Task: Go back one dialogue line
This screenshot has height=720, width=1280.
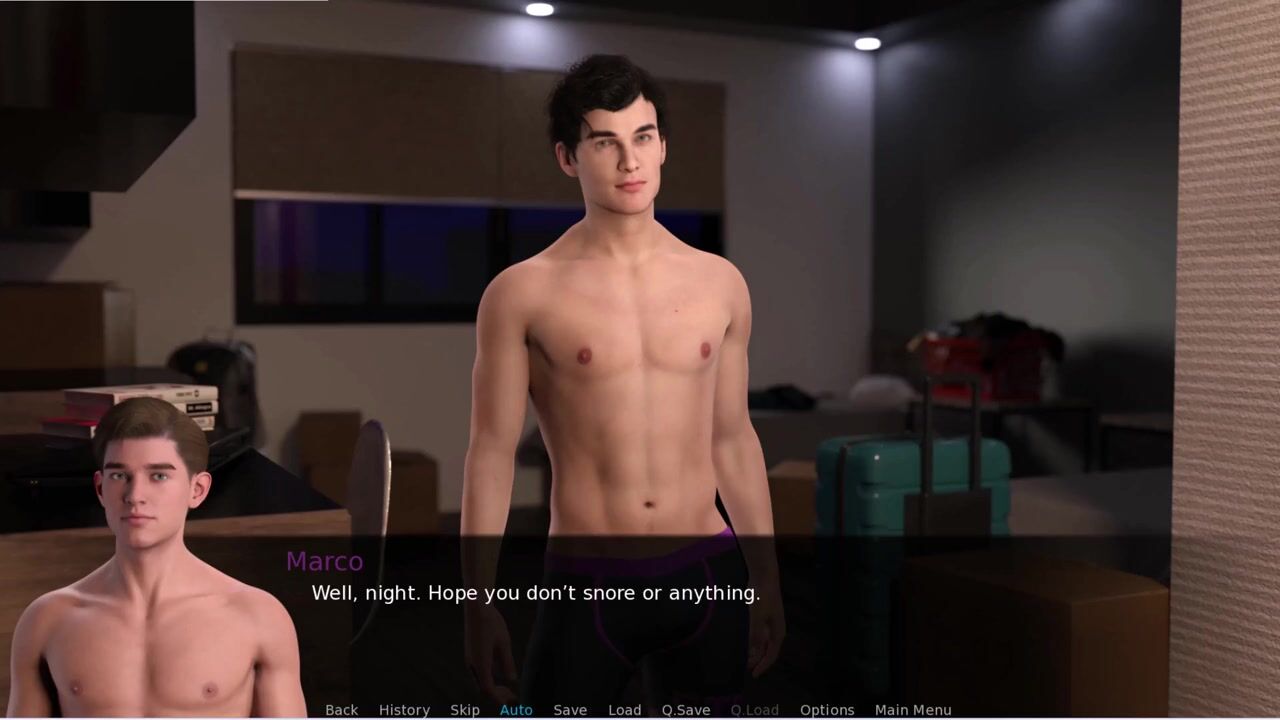Action: click(341, 710)
